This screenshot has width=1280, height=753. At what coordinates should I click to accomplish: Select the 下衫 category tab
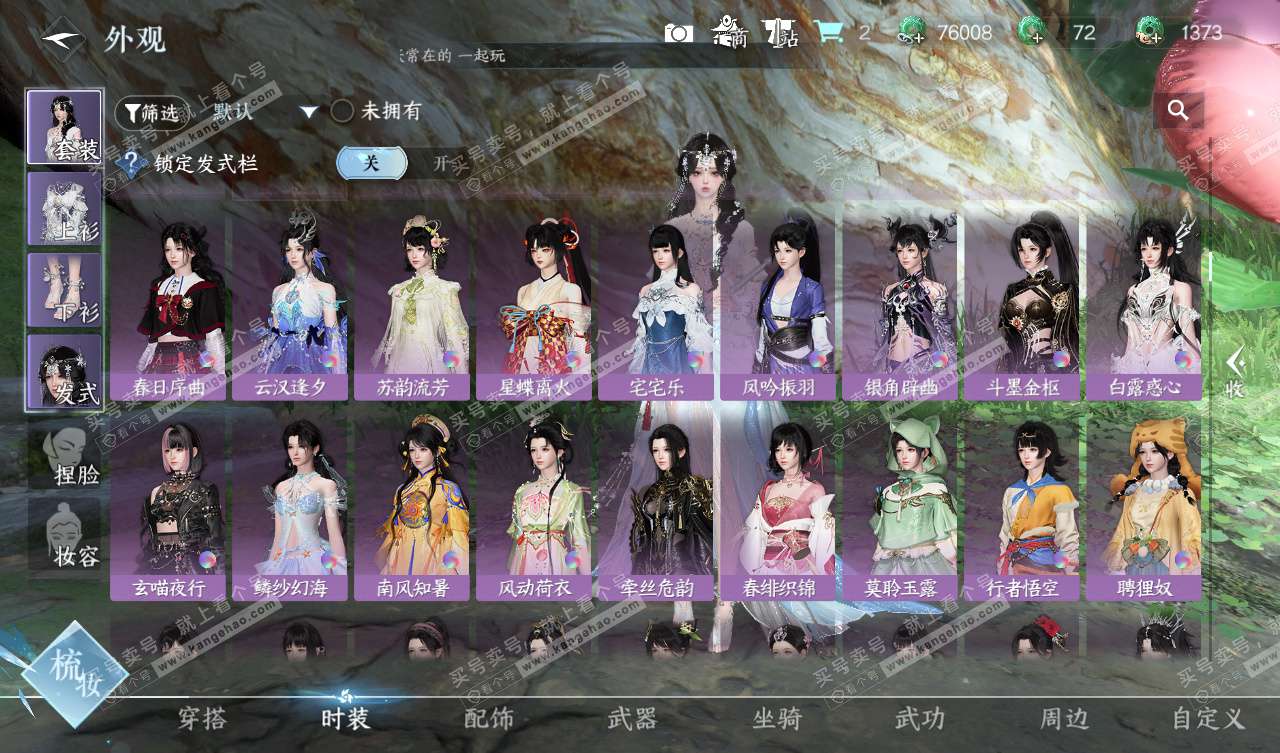(65, 289)
